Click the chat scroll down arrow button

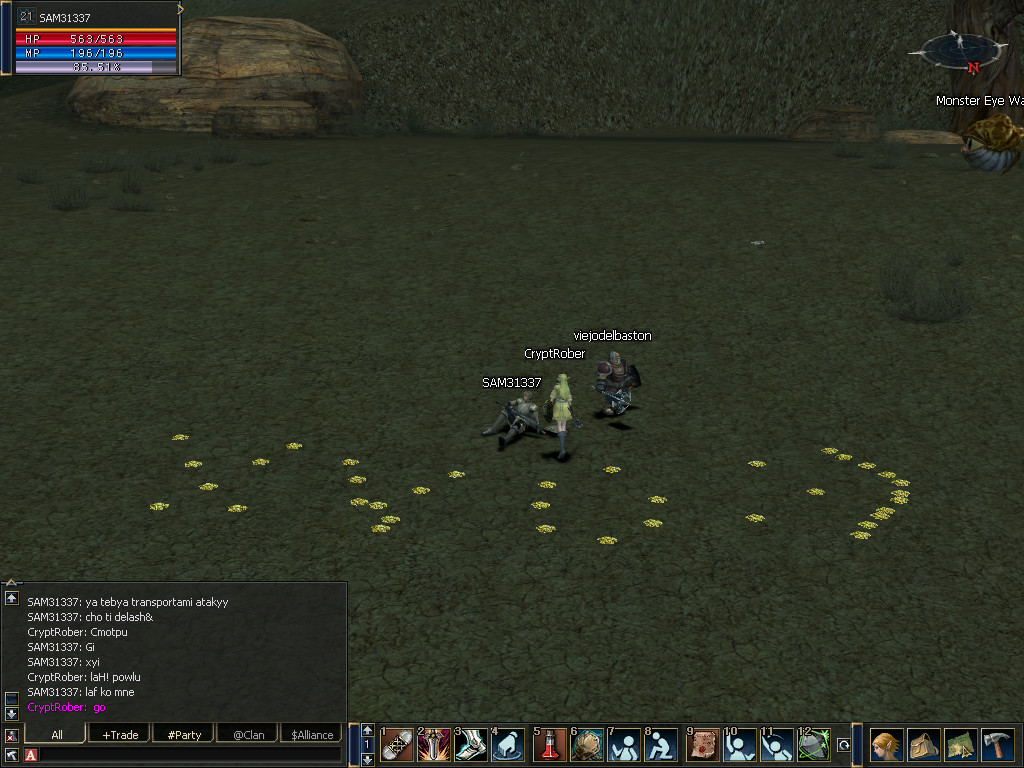(11, 714)
